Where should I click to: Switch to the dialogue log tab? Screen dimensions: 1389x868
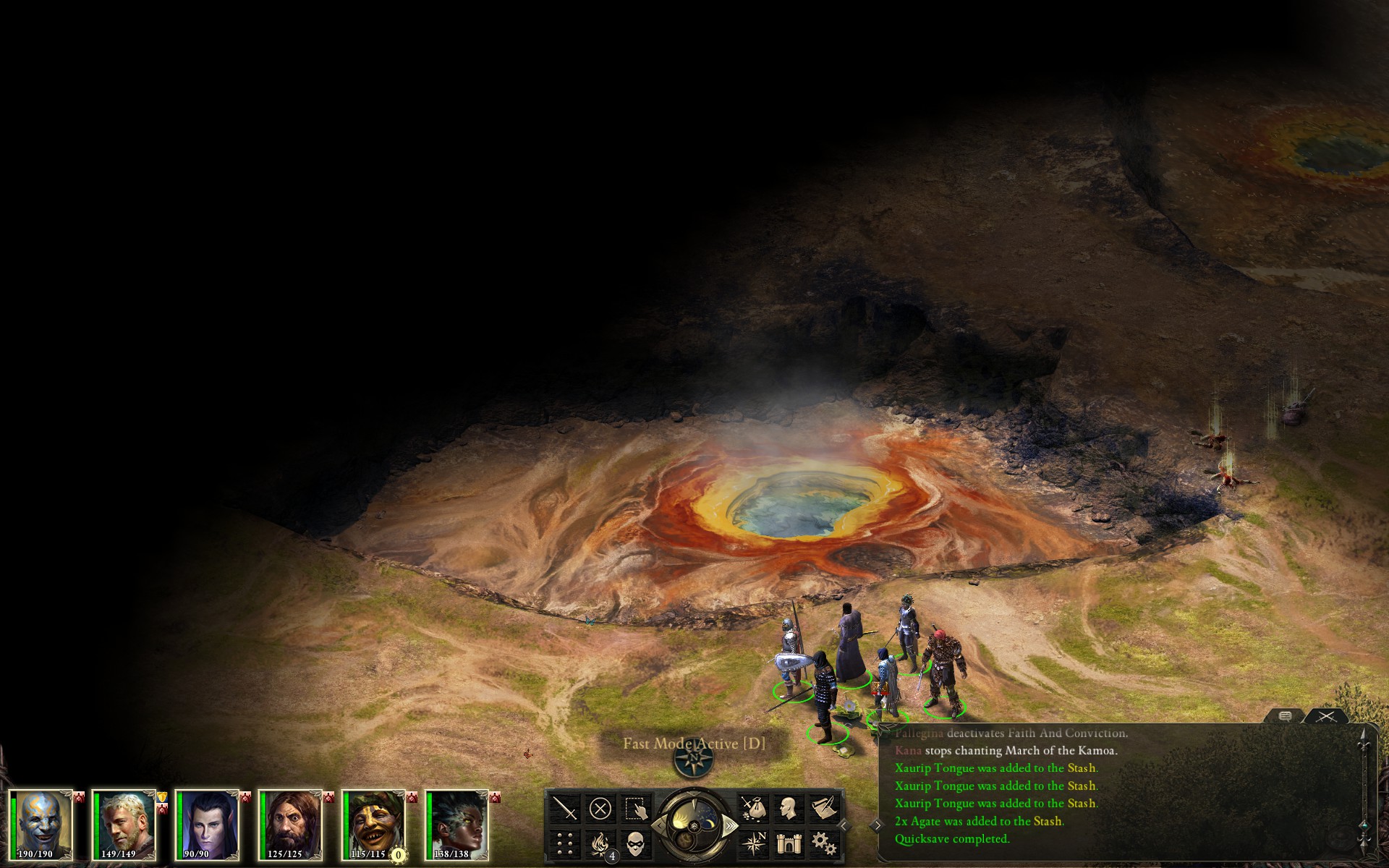tap(1286, 716)
